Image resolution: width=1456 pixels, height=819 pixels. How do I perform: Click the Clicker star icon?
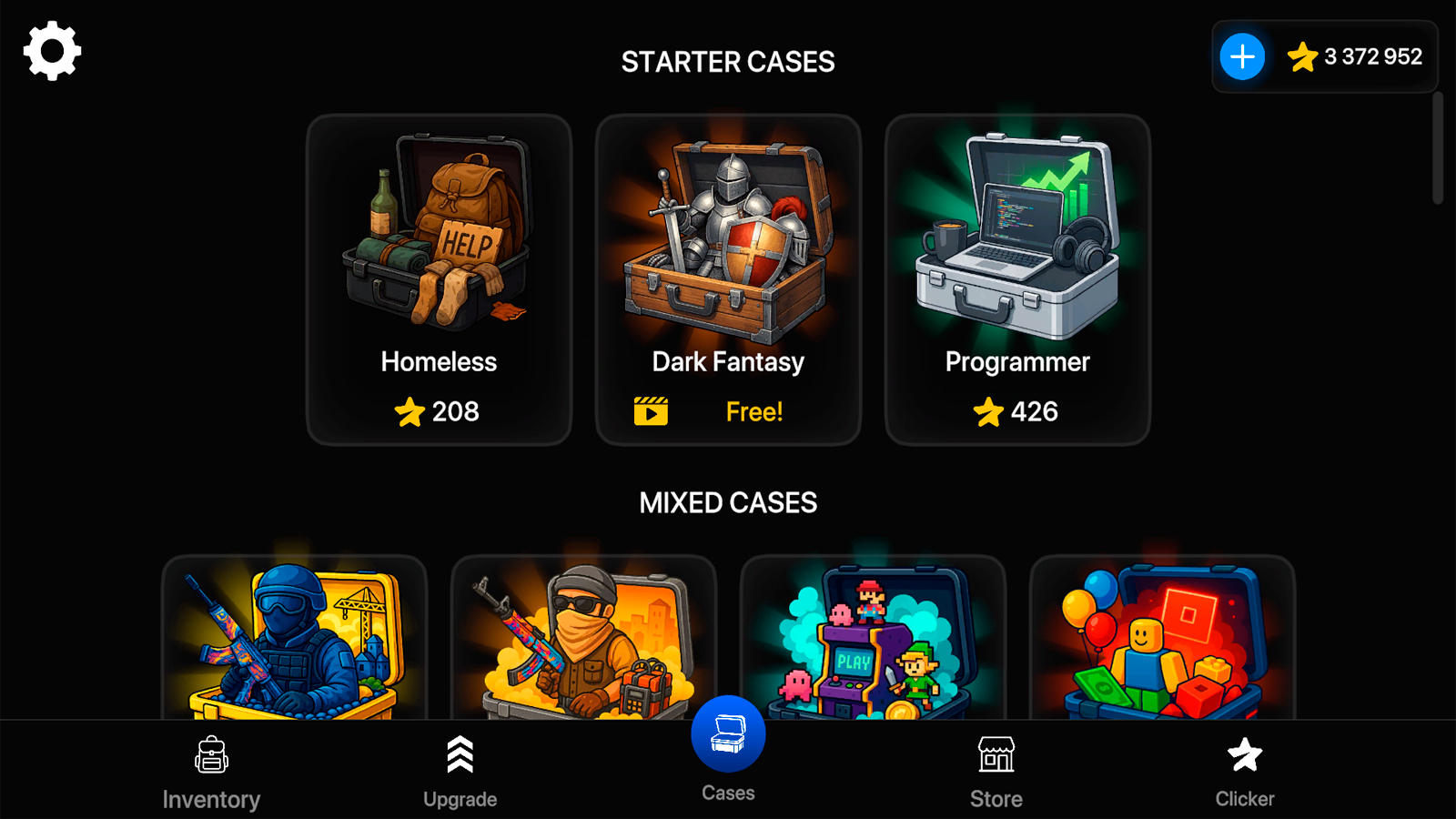click(1243, 753)
